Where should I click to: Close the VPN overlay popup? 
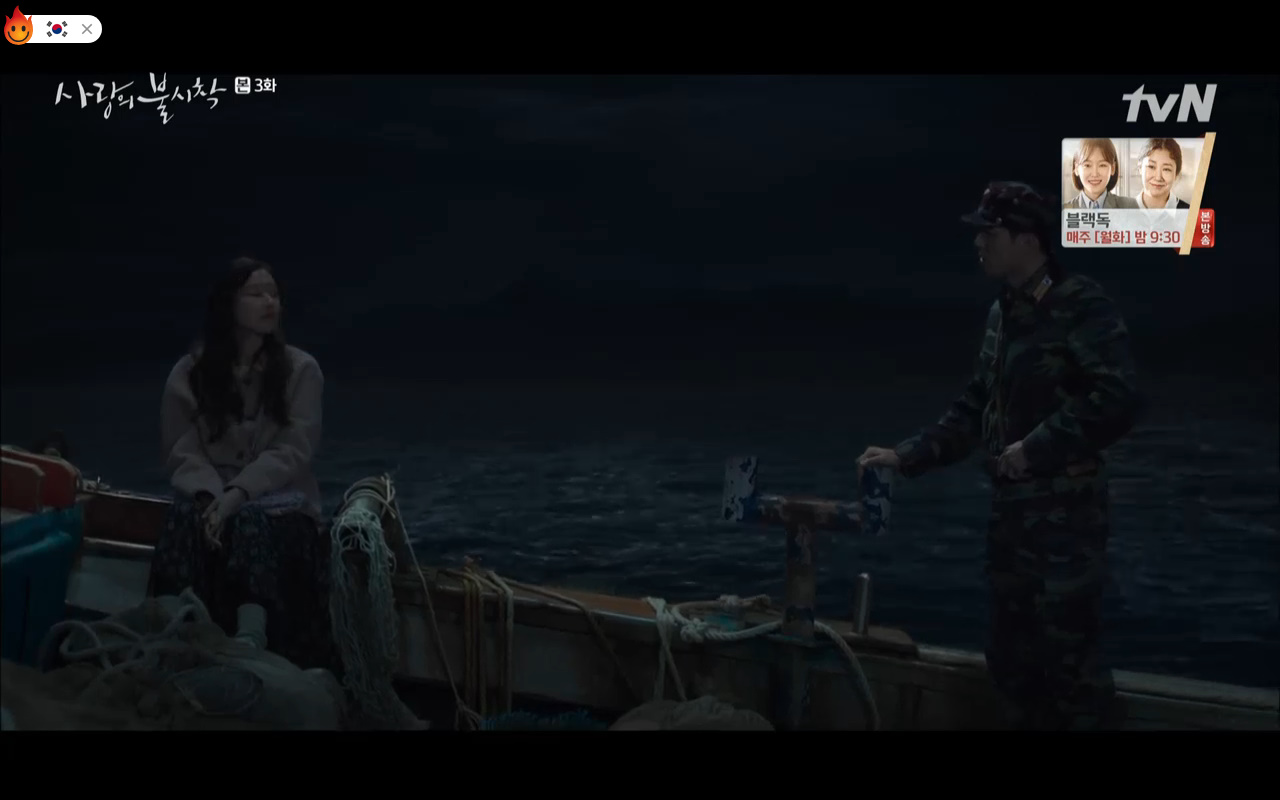click(x=87, y=29)
